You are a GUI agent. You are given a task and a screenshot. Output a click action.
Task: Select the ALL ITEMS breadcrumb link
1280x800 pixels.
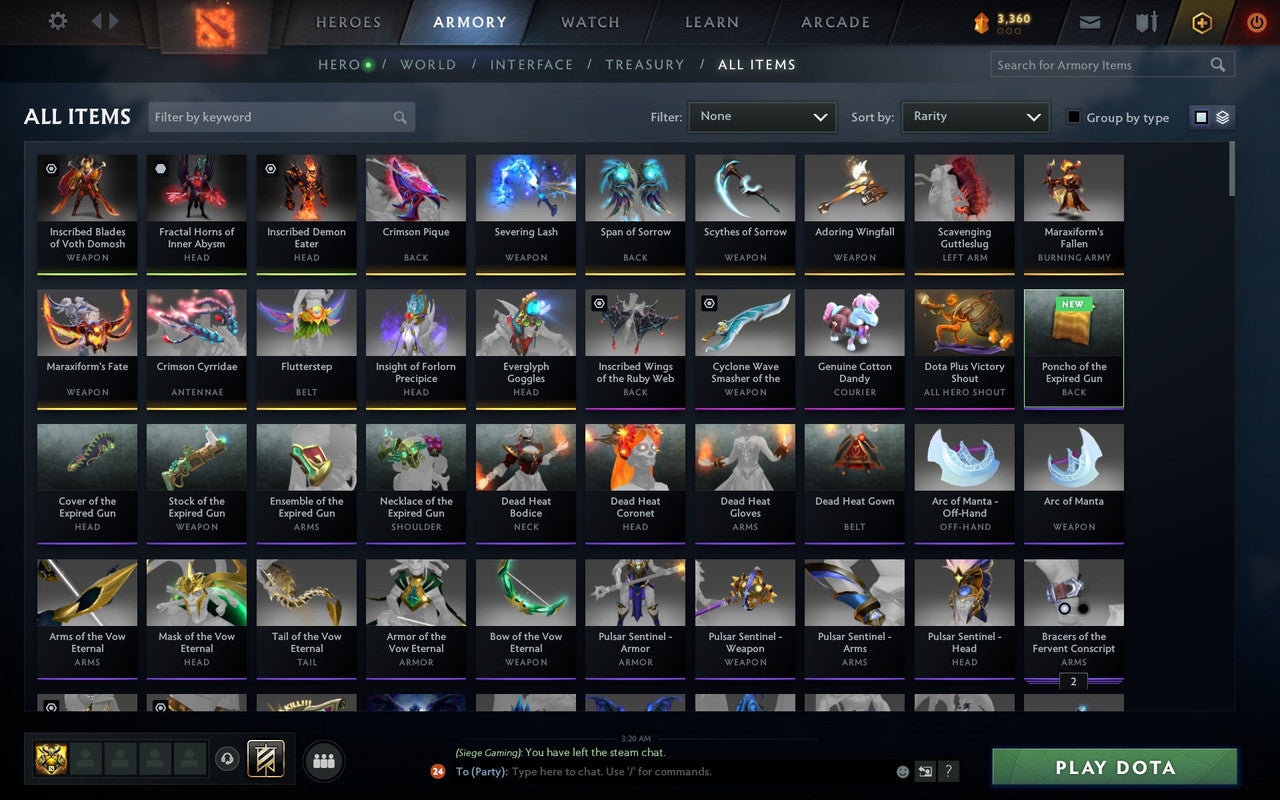757,64
